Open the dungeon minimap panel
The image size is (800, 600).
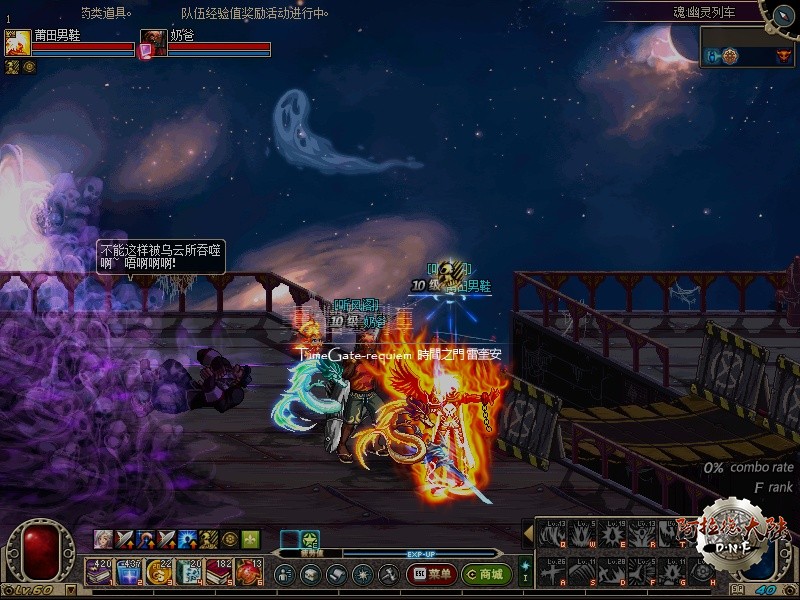(x=747, y=48)
